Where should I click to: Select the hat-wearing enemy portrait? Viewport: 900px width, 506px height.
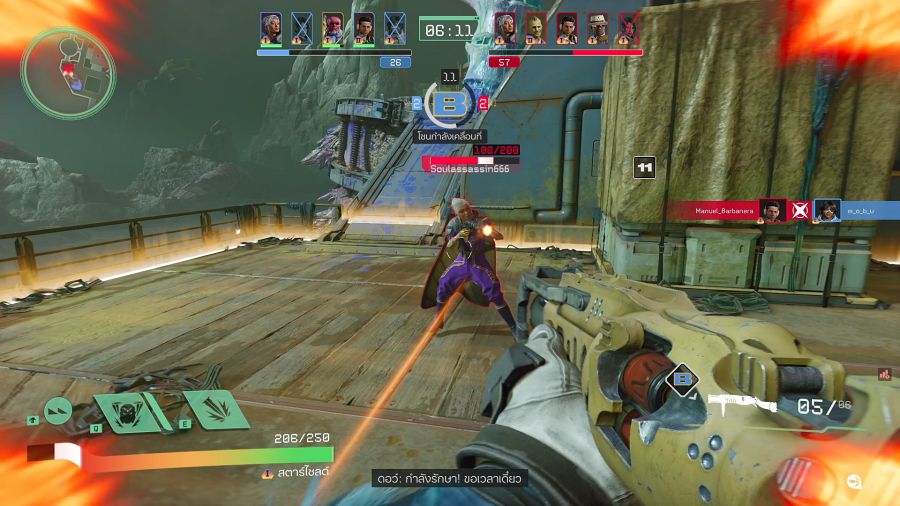[x=598, y=27]
